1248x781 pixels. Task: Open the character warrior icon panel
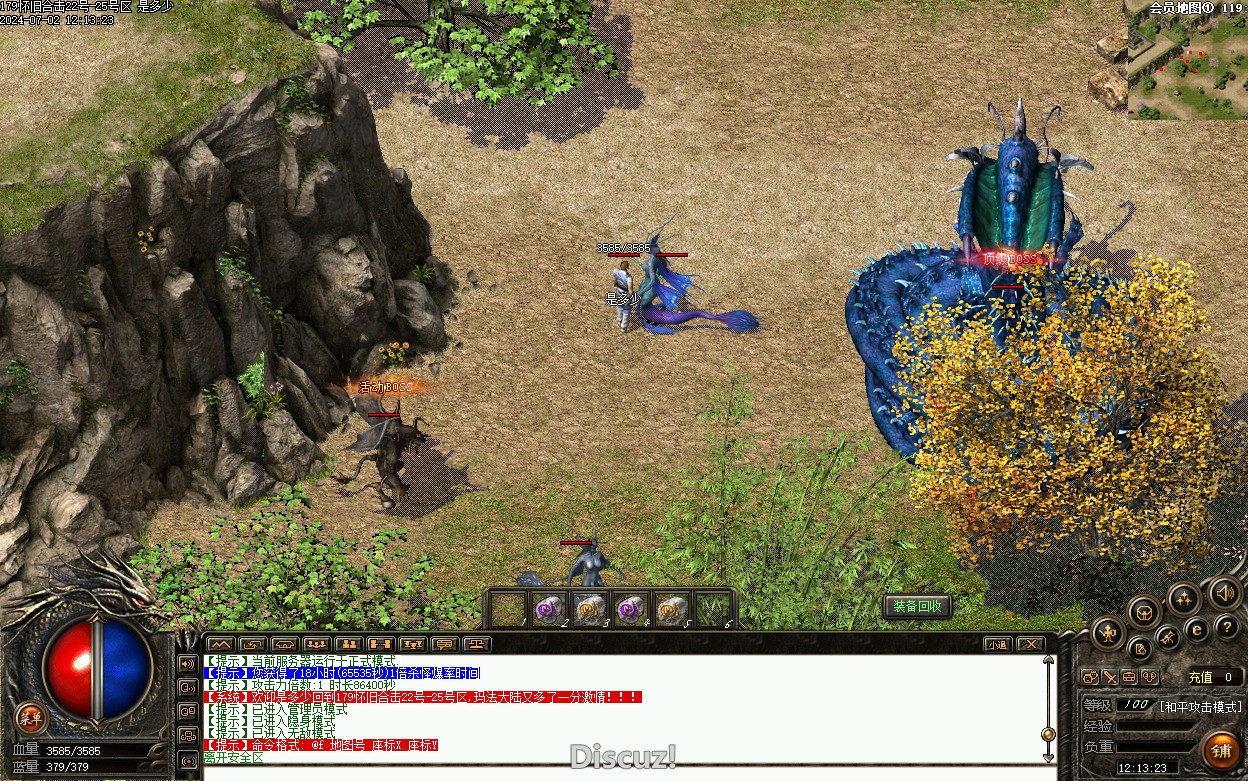(x=1108, y=632)
